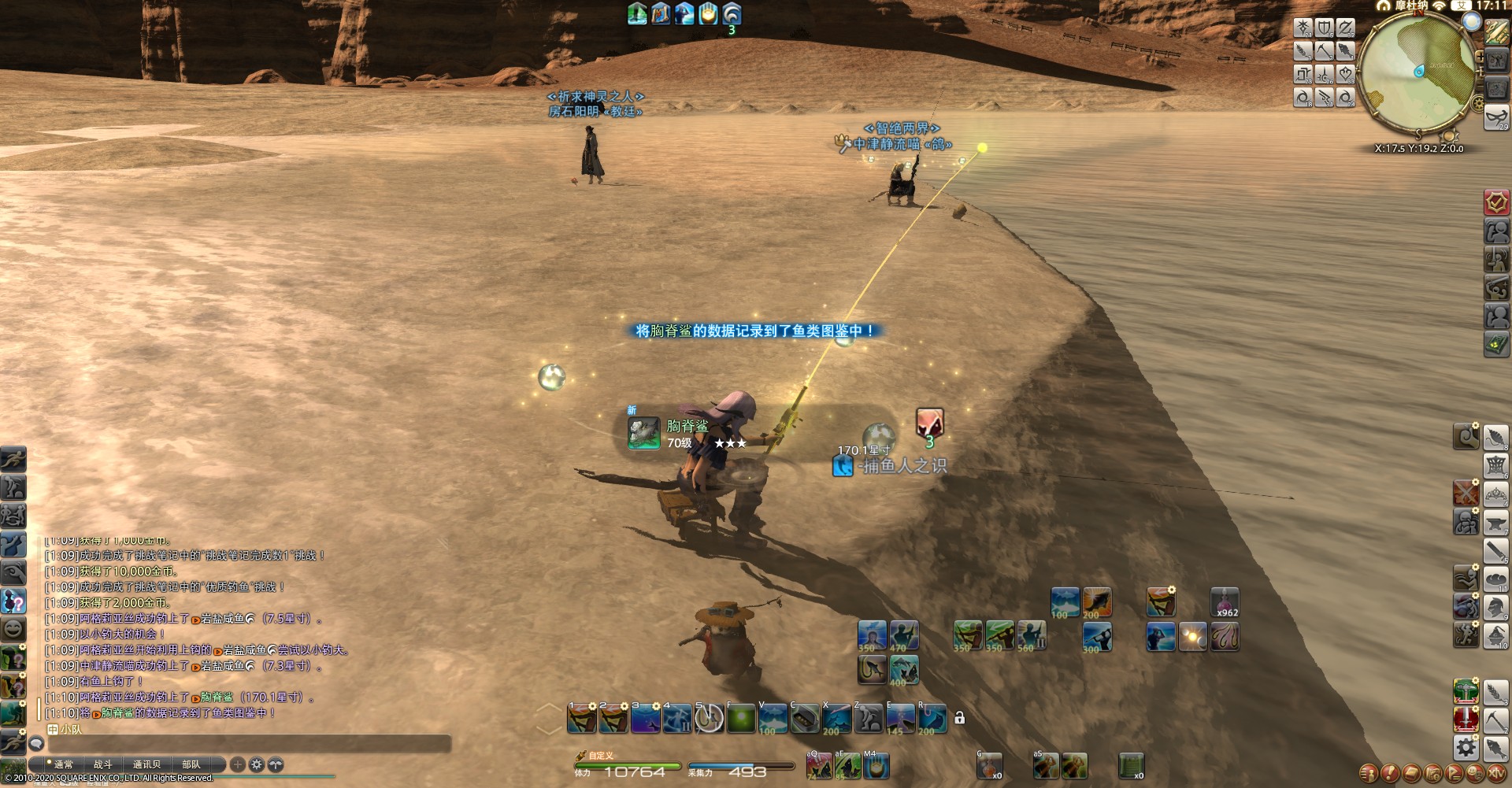
Task: Use the crouching figure hotbar action
Action: click(x=868, y=719)
